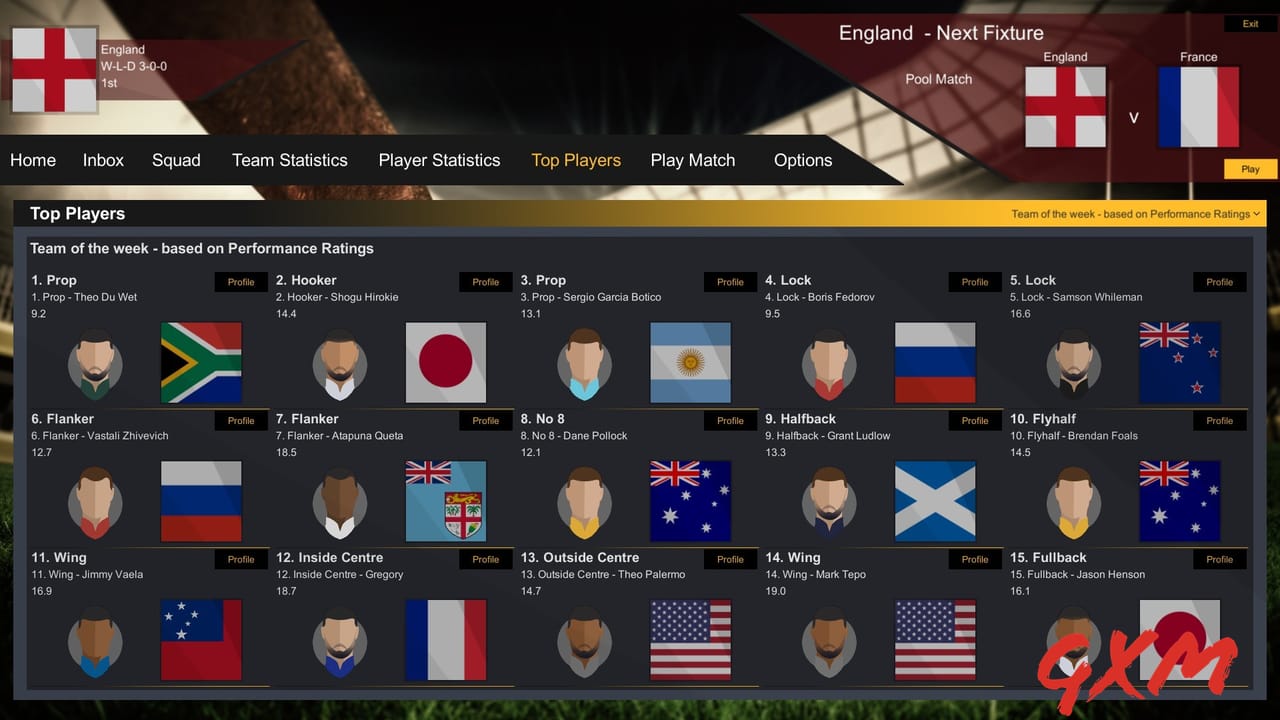Click Brendan Foals' player avatar
1280x720 pixels.
[1073, 501]
